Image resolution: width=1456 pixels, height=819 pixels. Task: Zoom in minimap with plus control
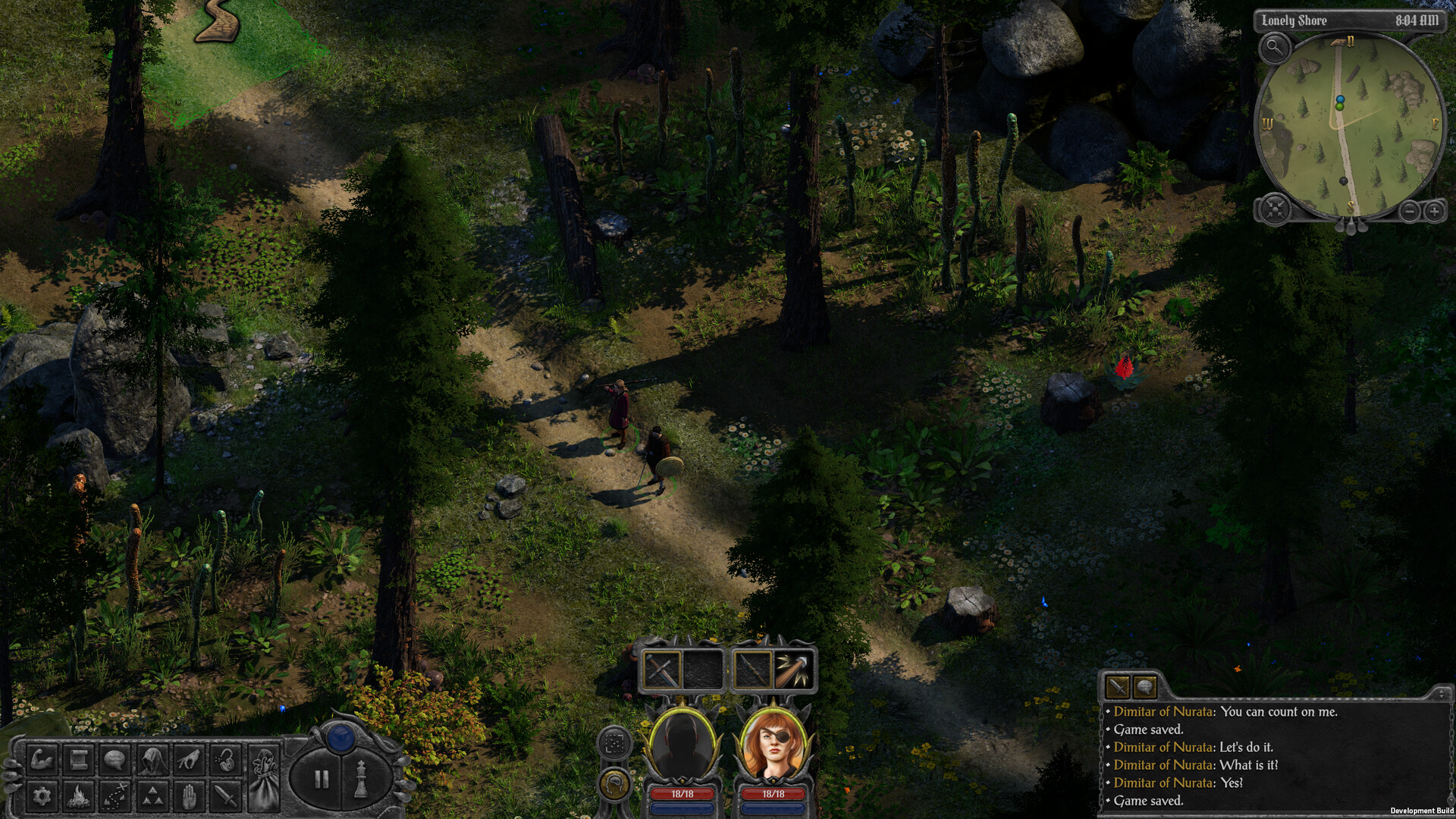[x=1433, y=210]
